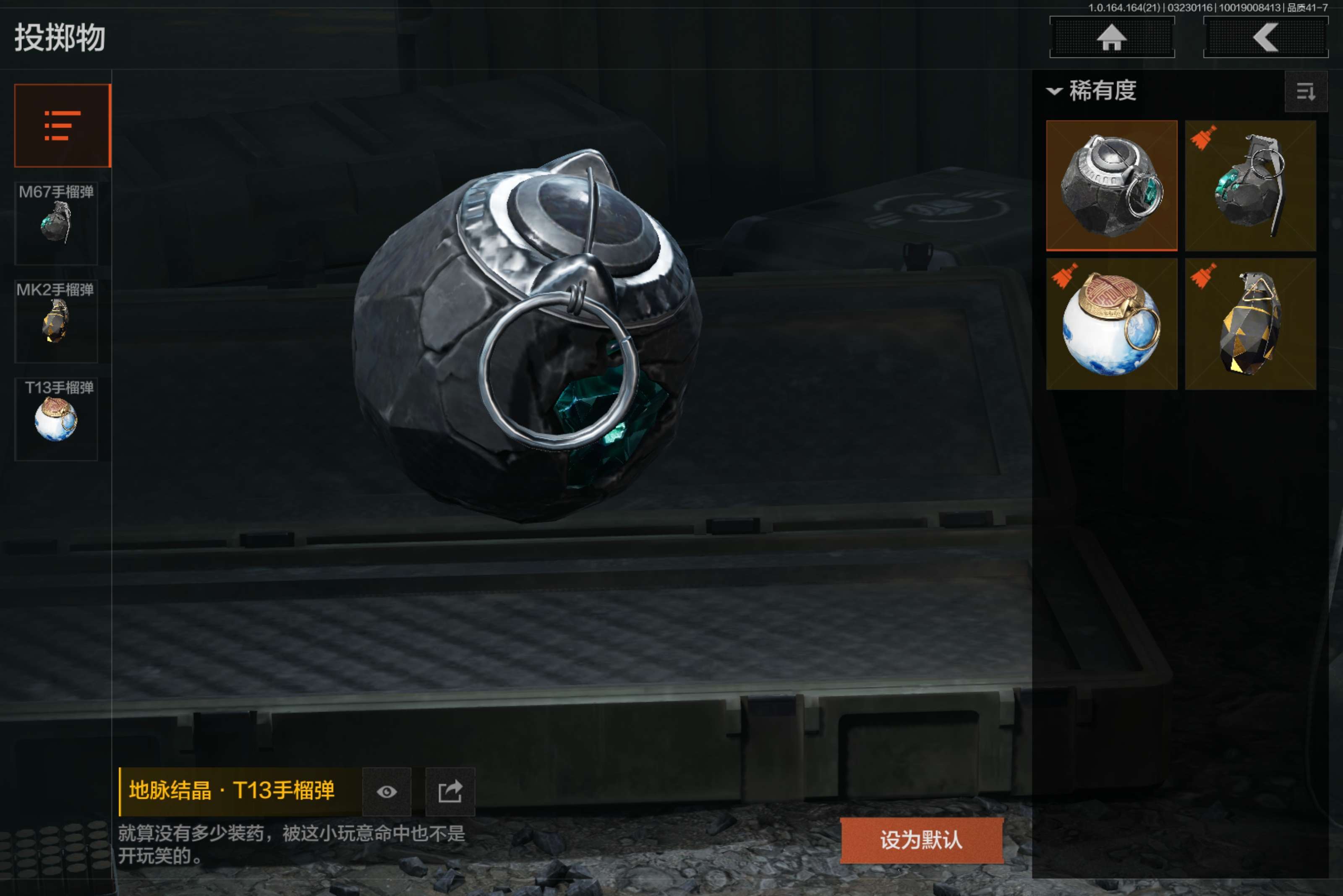Switch to the T13手榴弹 category
The width and height of the screenshot is (1343, 896).
[56, 418]
